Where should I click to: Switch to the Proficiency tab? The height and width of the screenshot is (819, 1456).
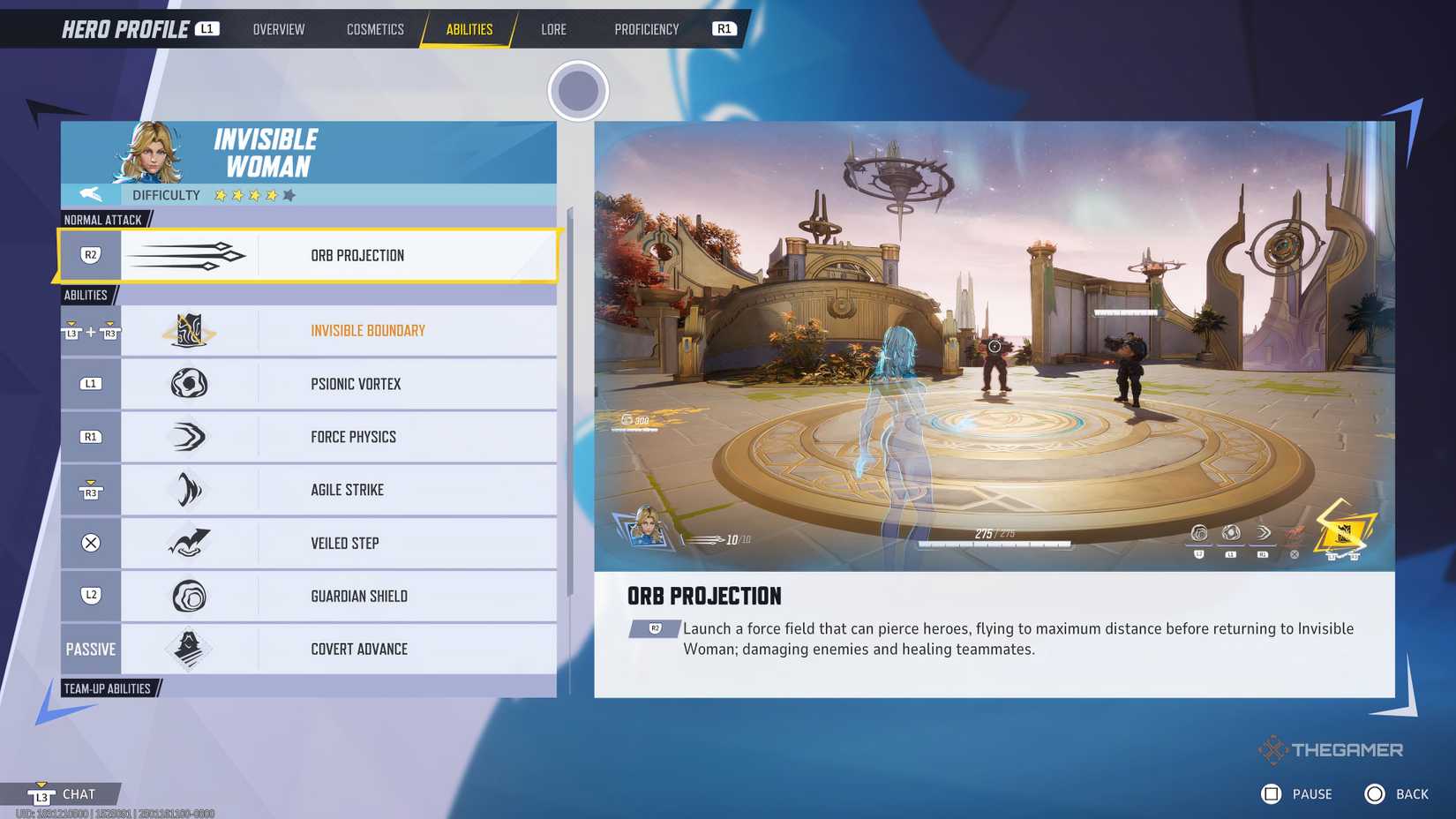(647, 28)
